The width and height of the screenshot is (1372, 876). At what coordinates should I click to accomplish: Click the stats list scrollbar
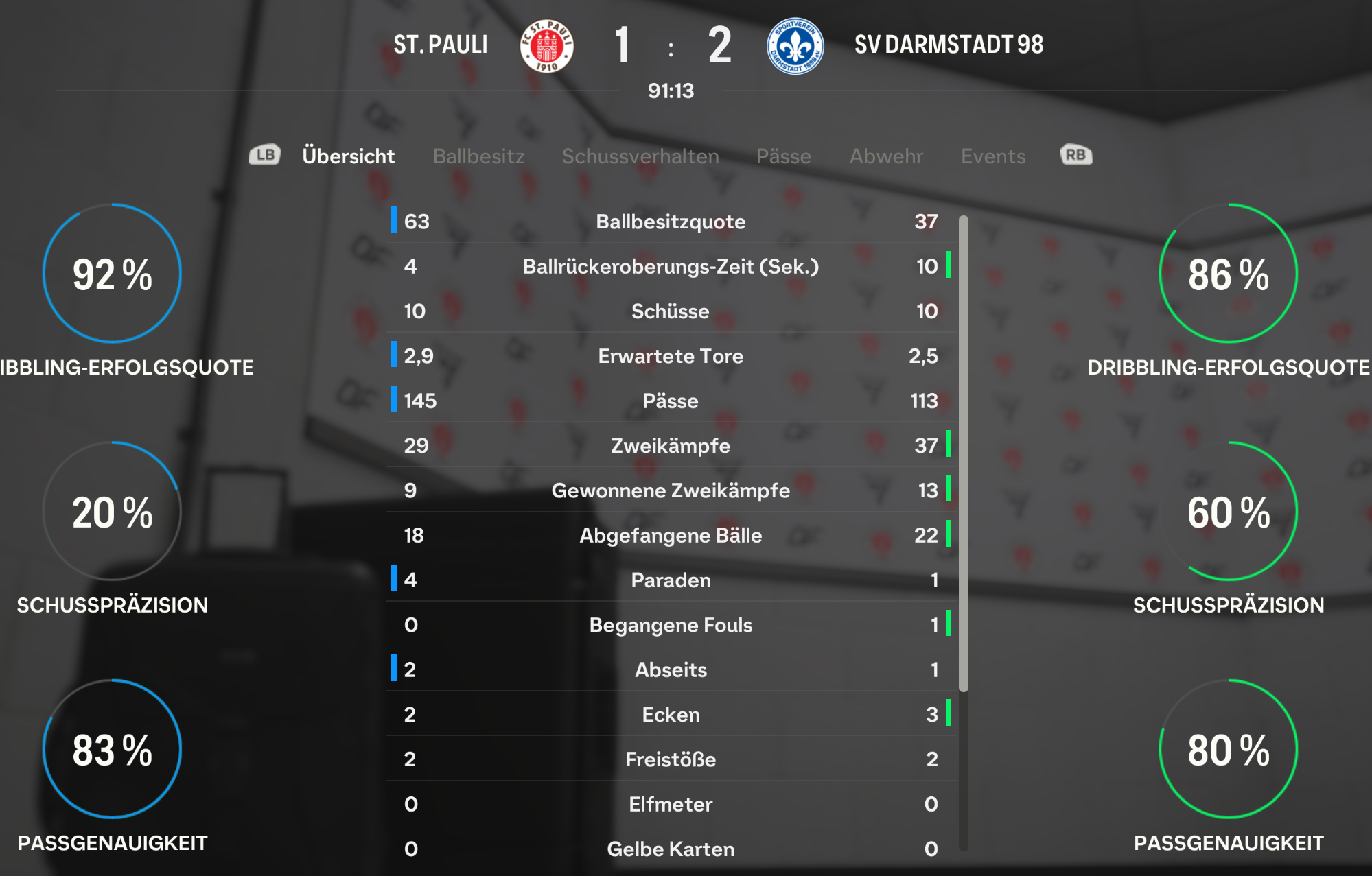click(964, 453)
